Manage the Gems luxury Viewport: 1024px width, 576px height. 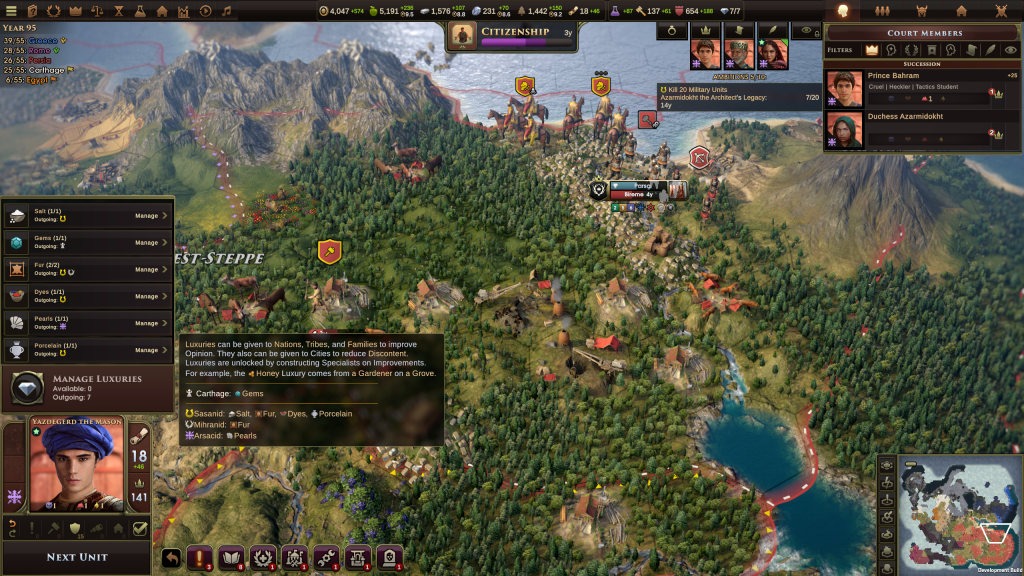(x=152, y=242)
